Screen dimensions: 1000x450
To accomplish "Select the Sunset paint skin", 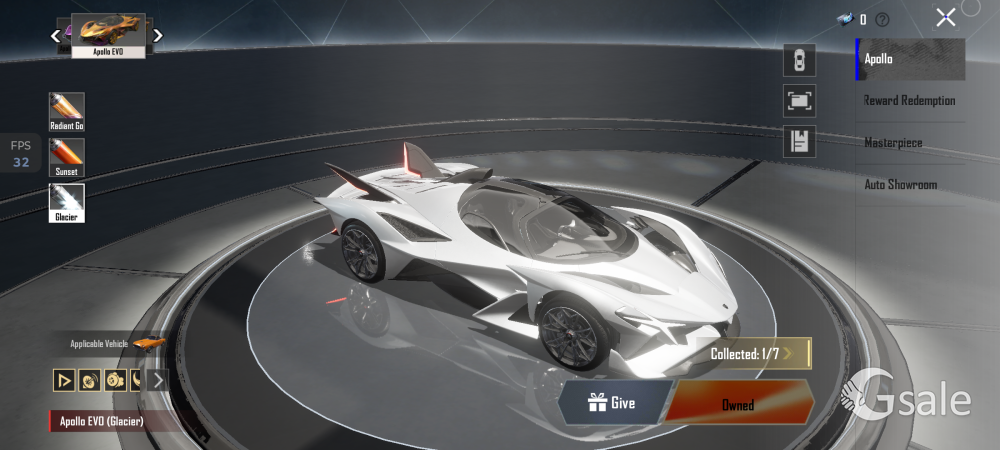I will 67,157.
